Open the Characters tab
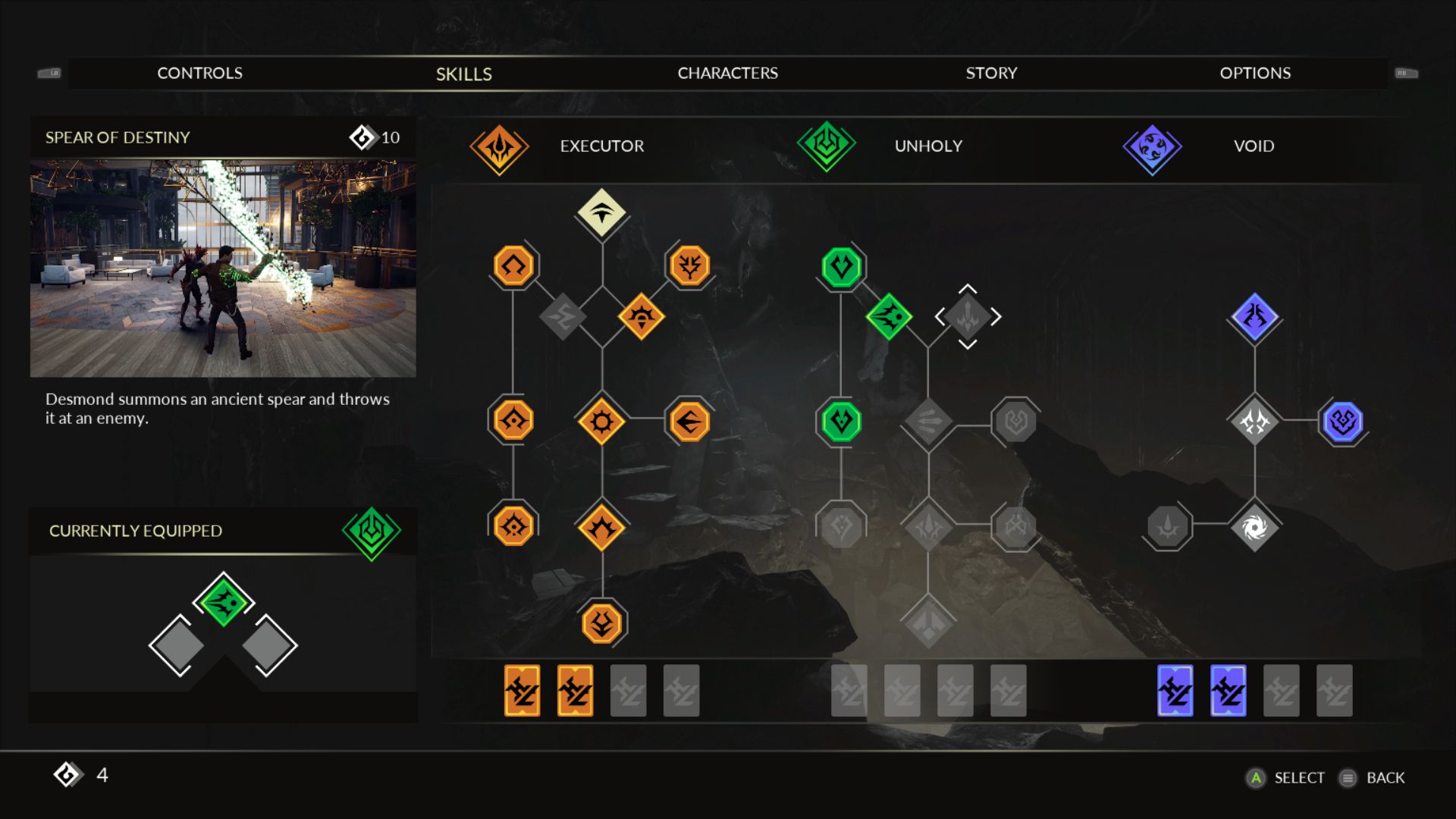Viewport: 1456px width, 819px height. (727, 73)
